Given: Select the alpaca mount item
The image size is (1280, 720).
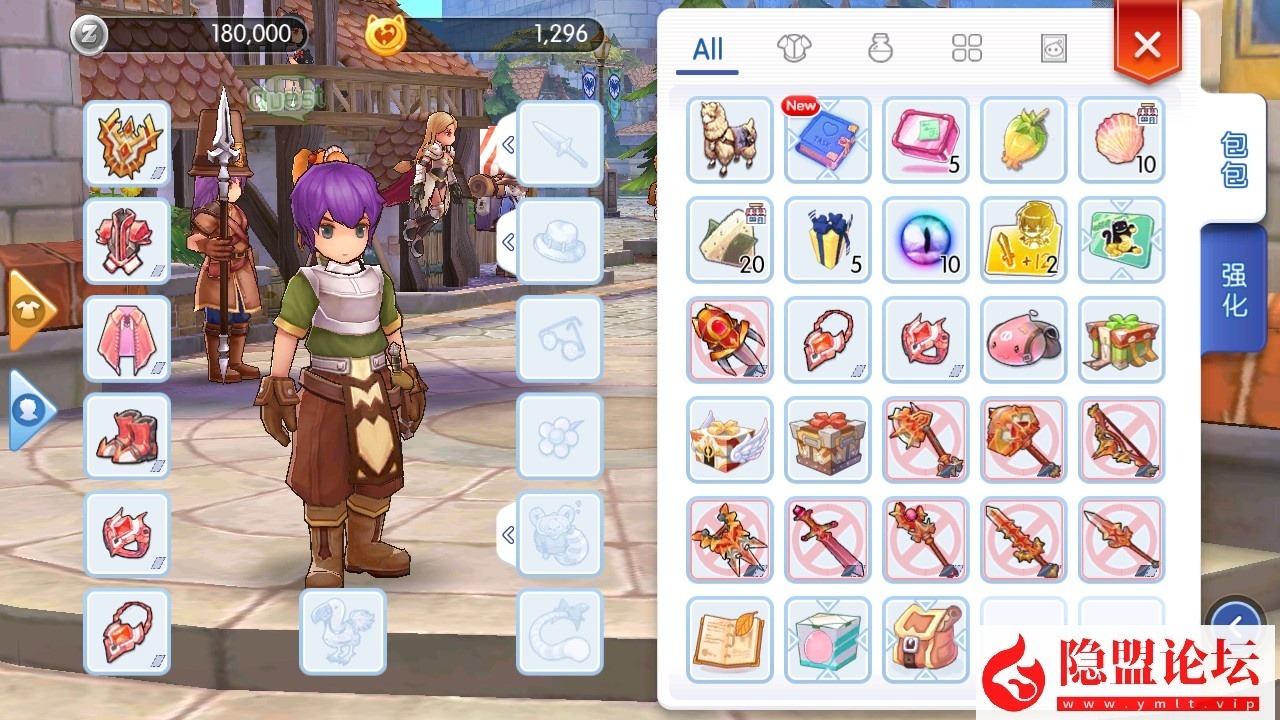Looking at the screenshot, I should tap(730, 140).
